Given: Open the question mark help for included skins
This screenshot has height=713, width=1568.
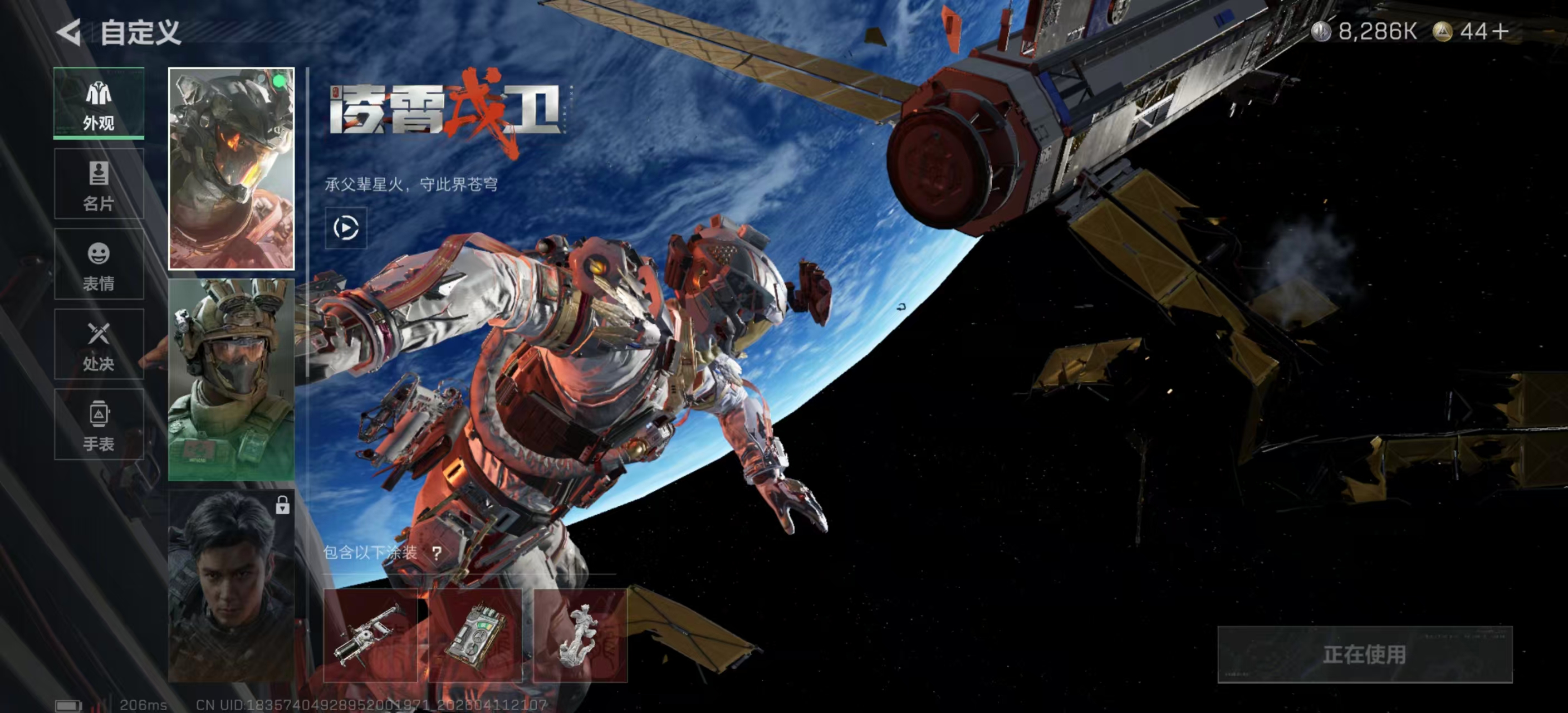Looking at the screenshot, I should click(437, 553).
